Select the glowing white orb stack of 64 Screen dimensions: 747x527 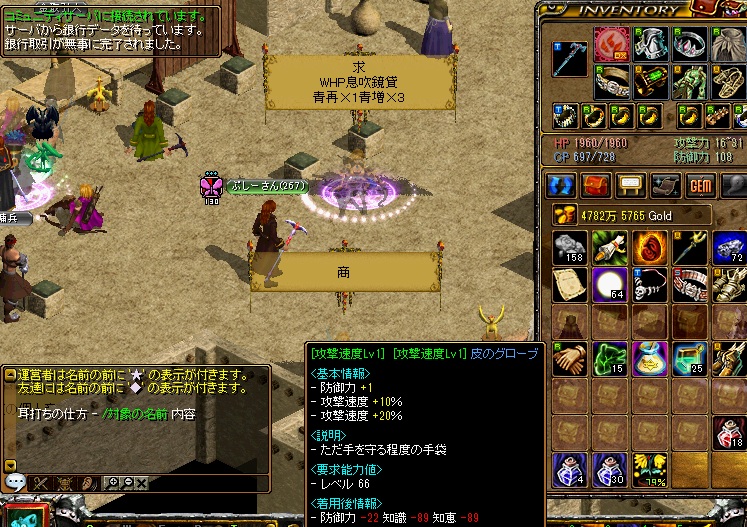coord(609,285)
